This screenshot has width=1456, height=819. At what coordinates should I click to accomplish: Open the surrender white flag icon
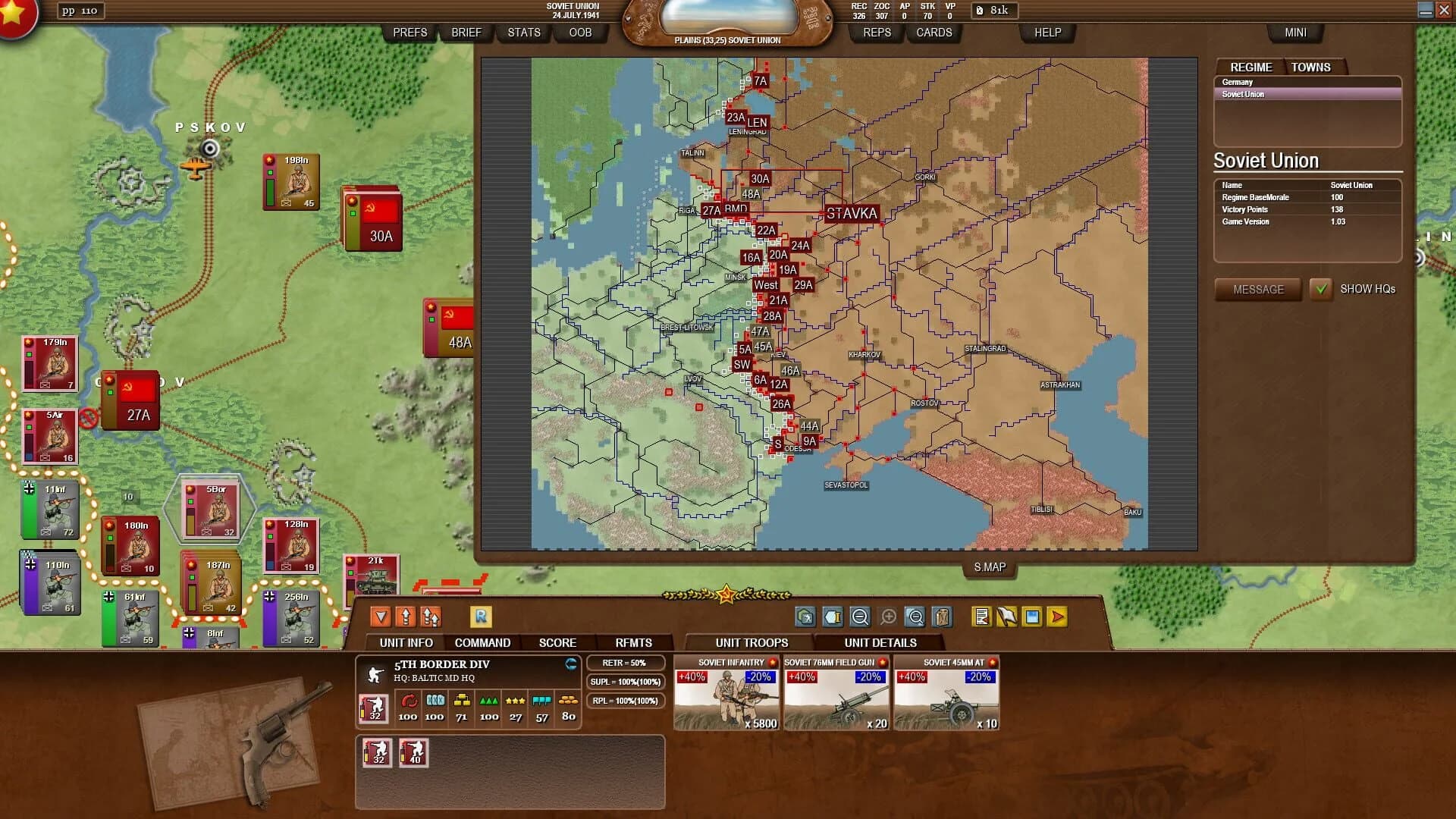(x=1008, y=617)
